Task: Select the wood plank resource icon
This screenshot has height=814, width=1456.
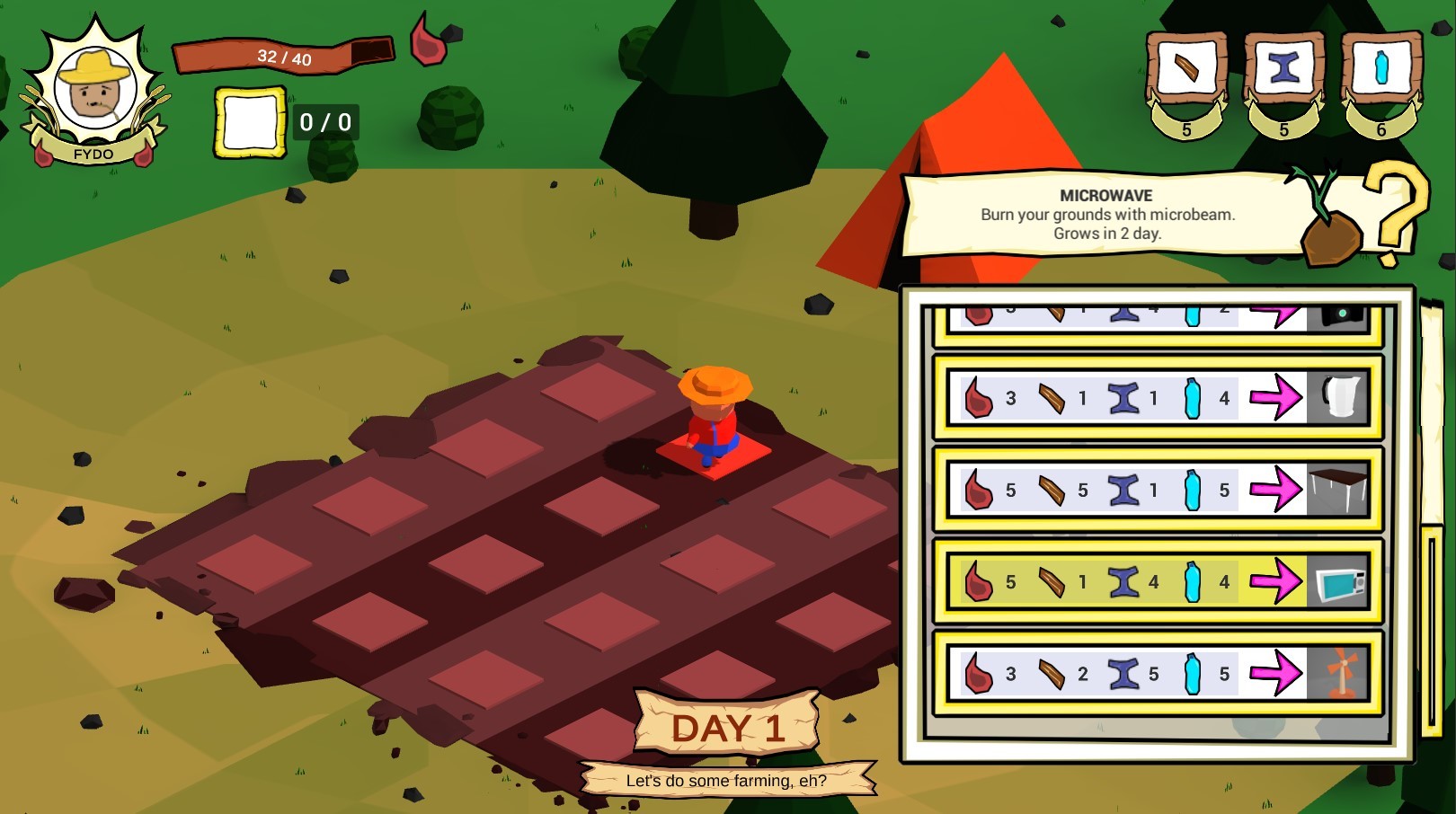Action: click(x=1185, y=67)
